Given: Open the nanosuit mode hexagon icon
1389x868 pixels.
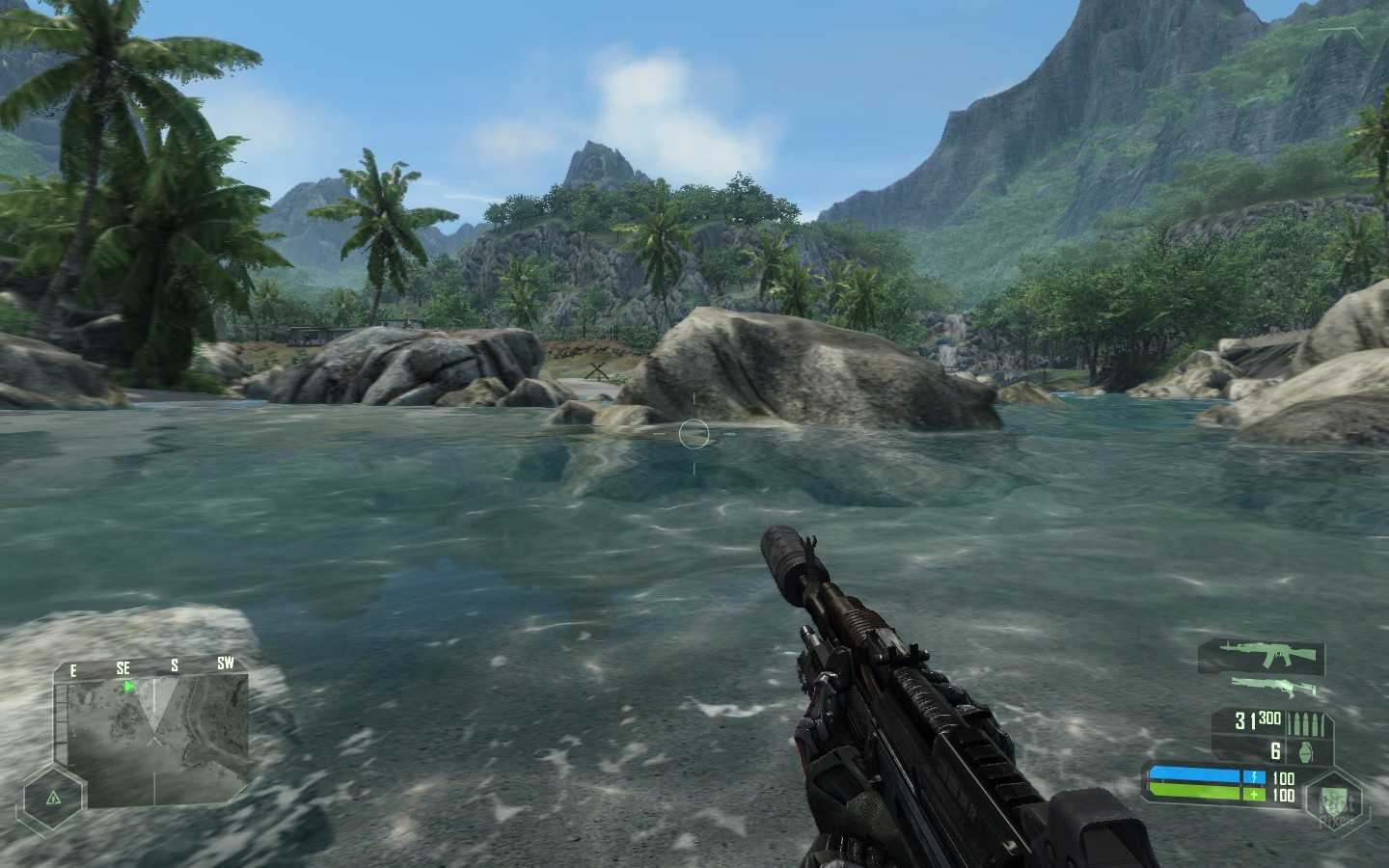Looking at the screenshot, I should (x=1336, y=797).
